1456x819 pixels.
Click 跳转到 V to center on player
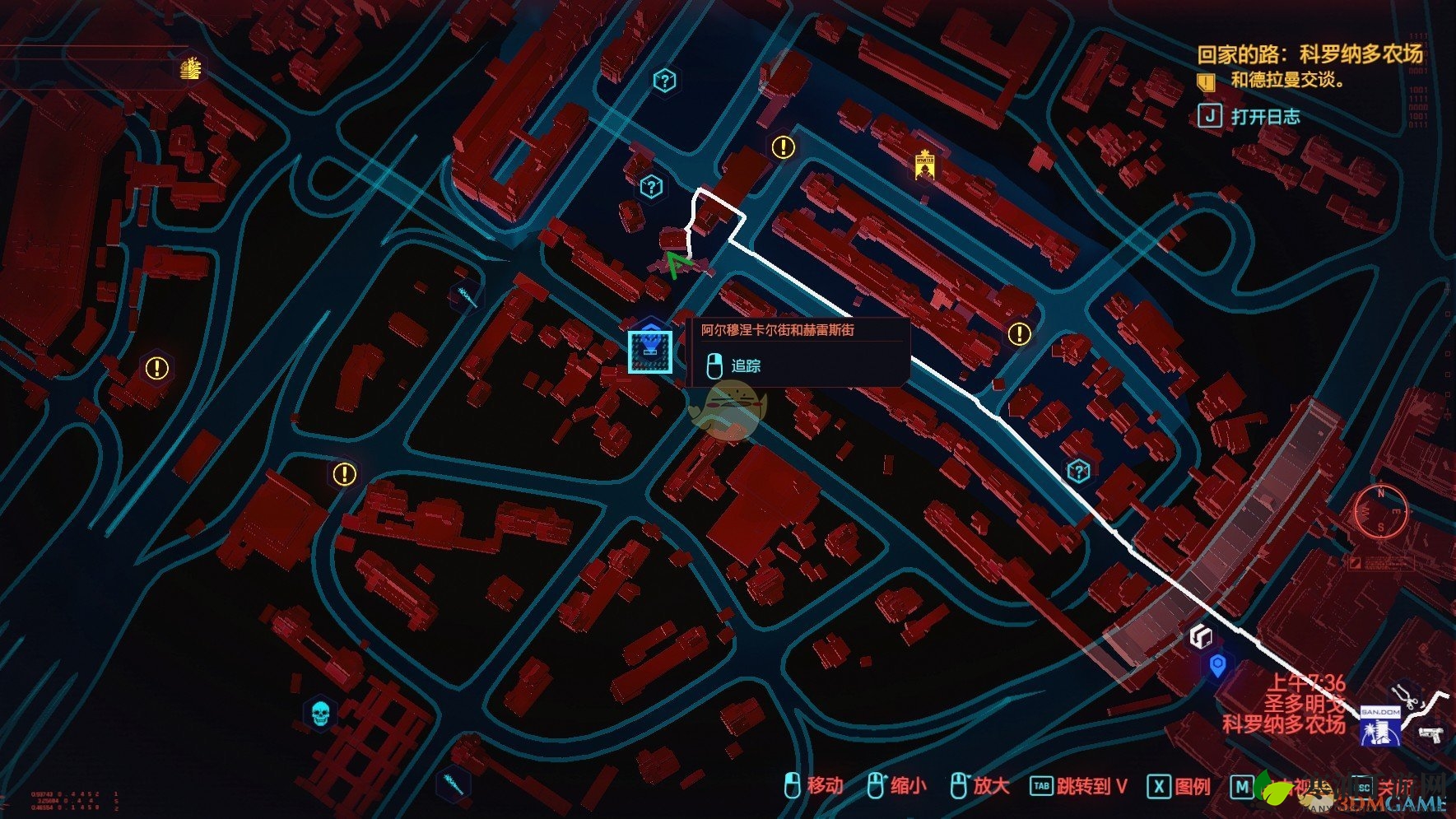(x=1079, y=787)
